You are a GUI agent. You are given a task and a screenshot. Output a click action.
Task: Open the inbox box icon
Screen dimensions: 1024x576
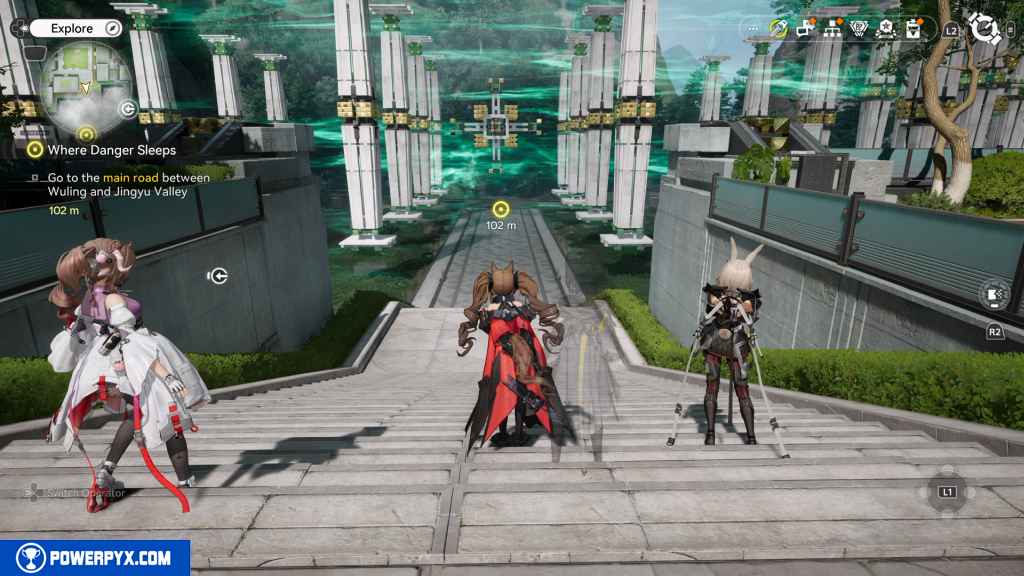coord(912,29)
